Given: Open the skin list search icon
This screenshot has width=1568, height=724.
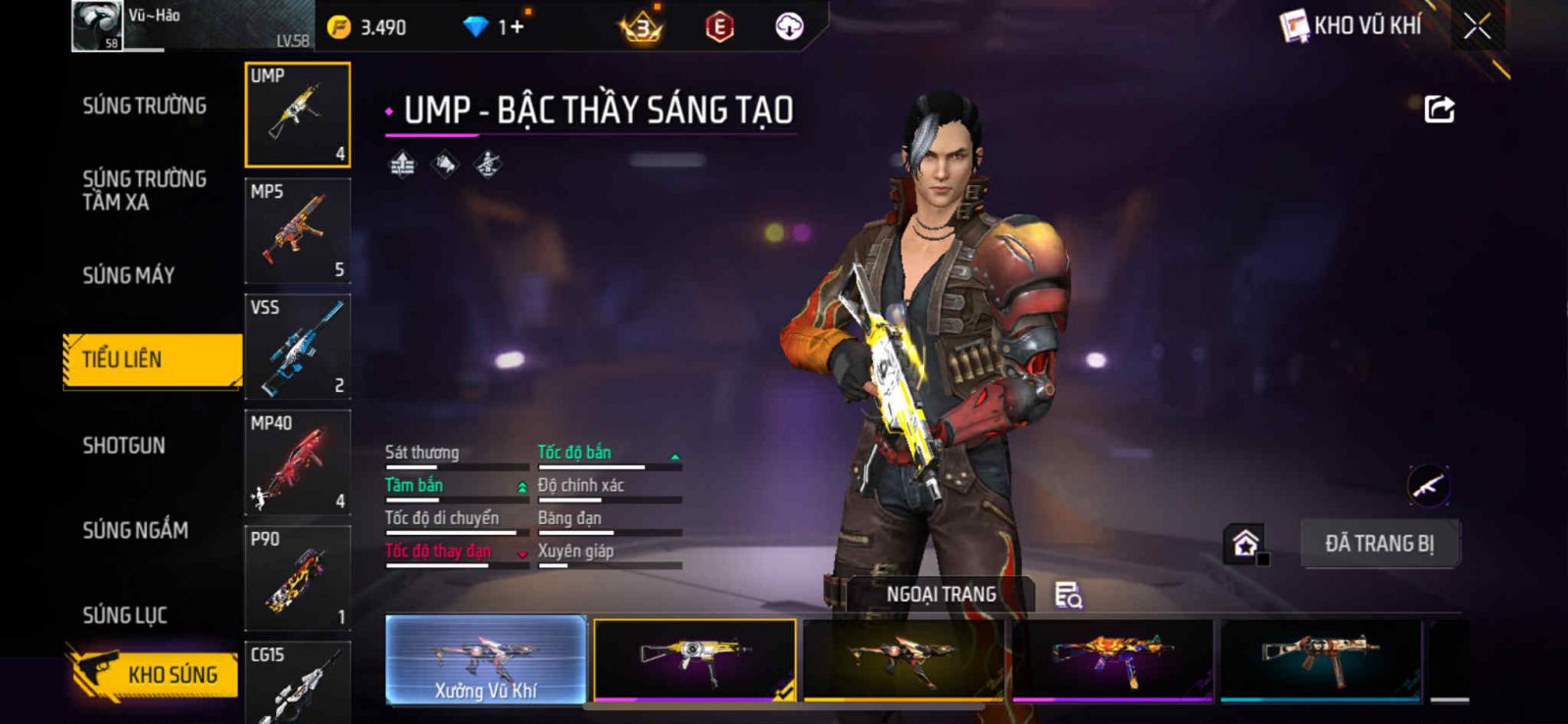Looking at the screenshot, I should [x=1067, y=595].
